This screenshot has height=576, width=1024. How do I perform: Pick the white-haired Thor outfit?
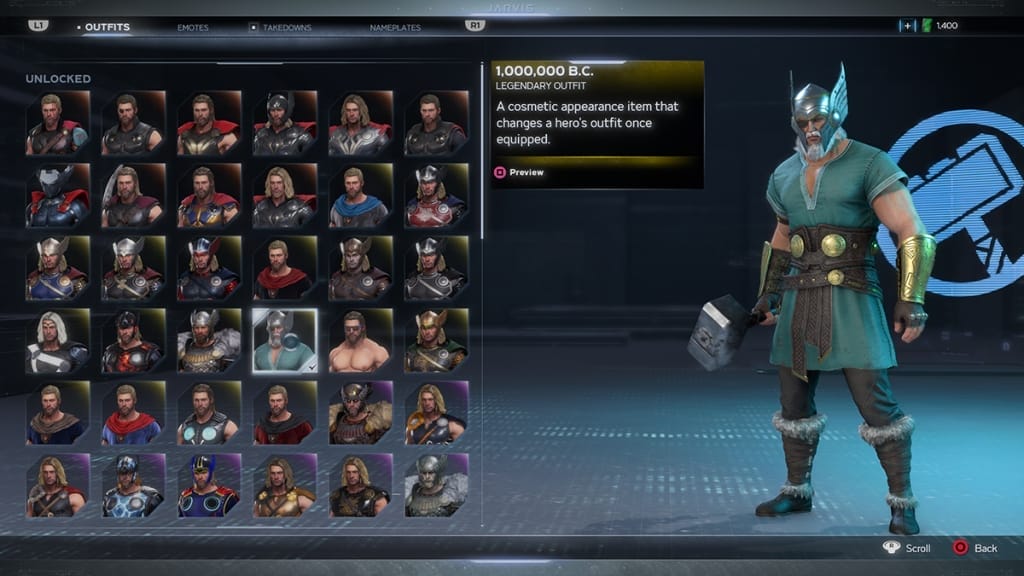(58, 340)
